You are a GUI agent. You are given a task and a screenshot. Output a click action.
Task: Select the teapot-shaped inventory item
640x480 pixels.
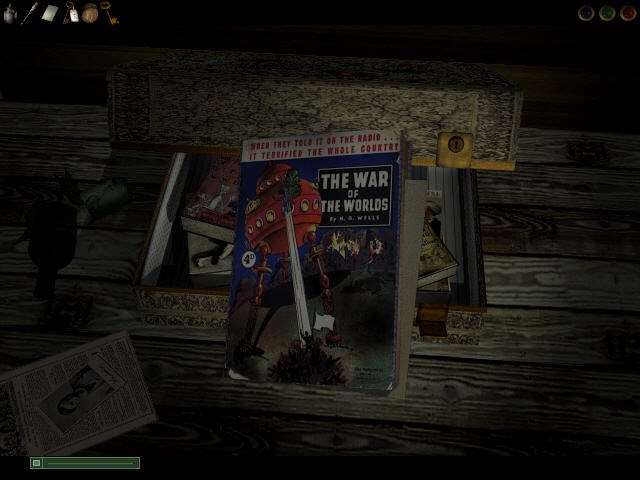click(10, 14)
